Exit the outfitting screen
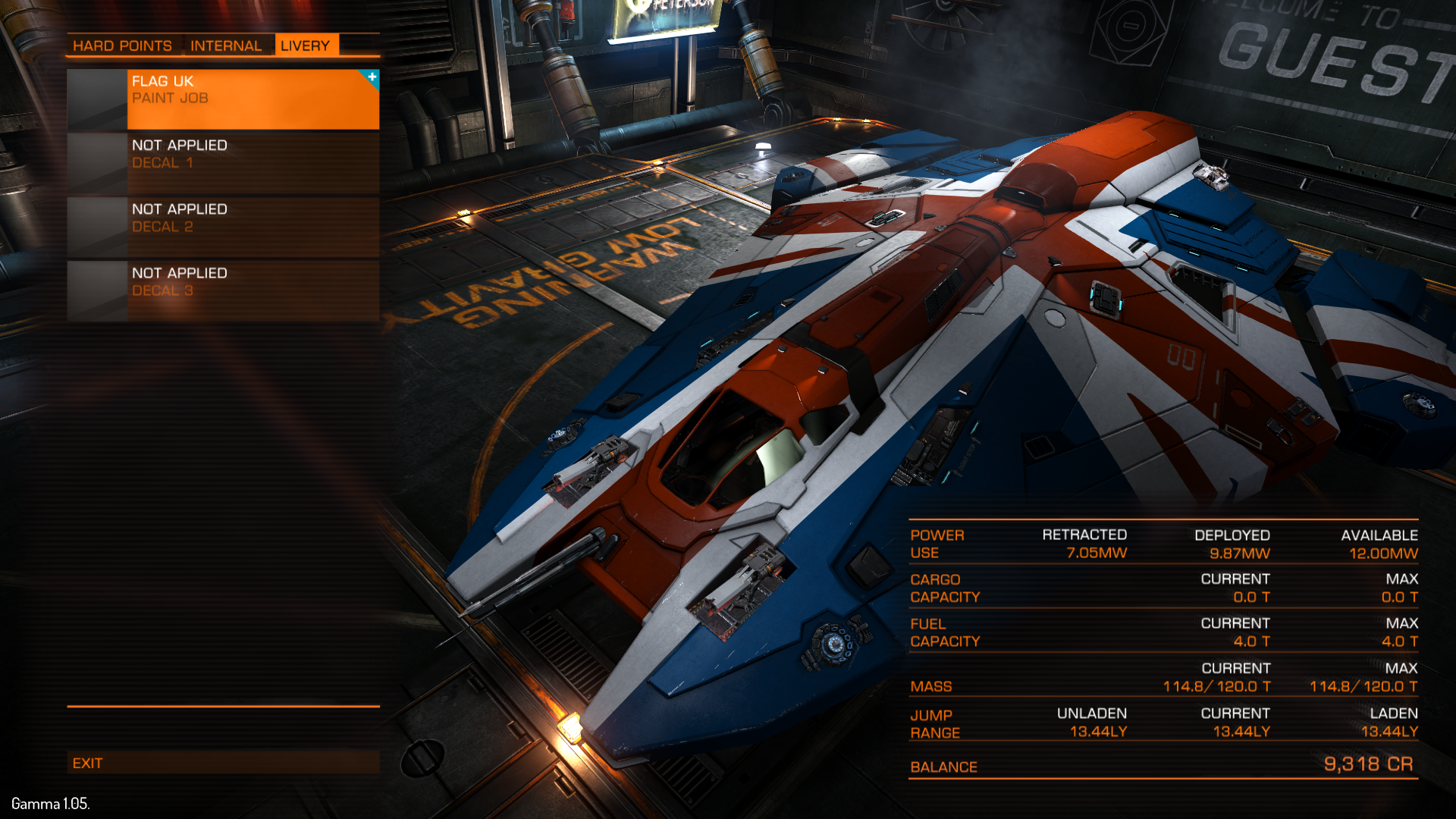The height and width of the screenshot is (819, 1456). (223, 763)
